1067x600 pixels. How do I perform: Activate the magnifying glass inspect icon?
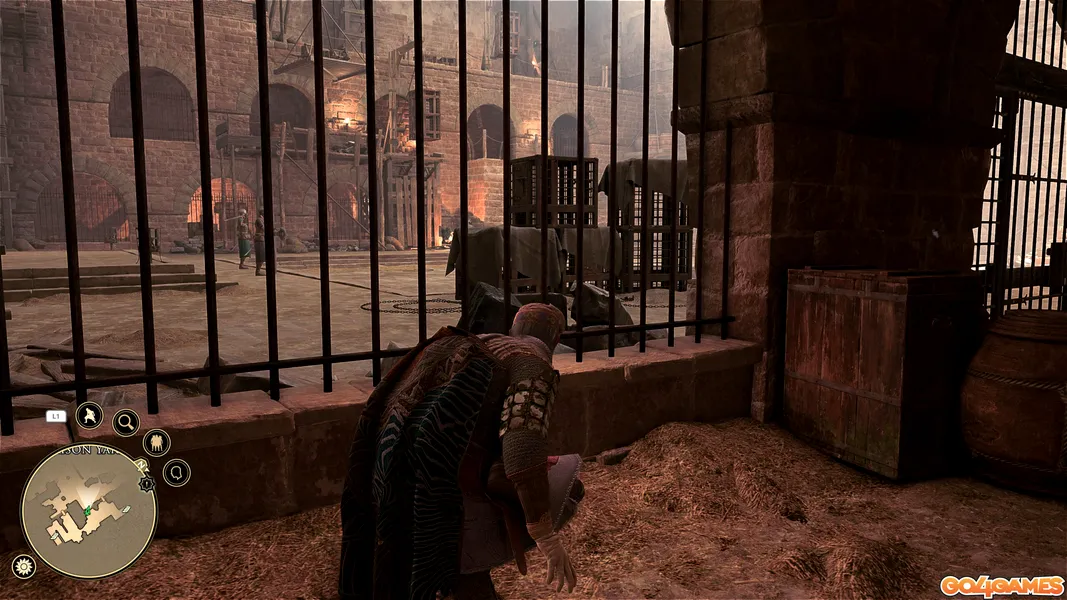click(x=126, y=422)
